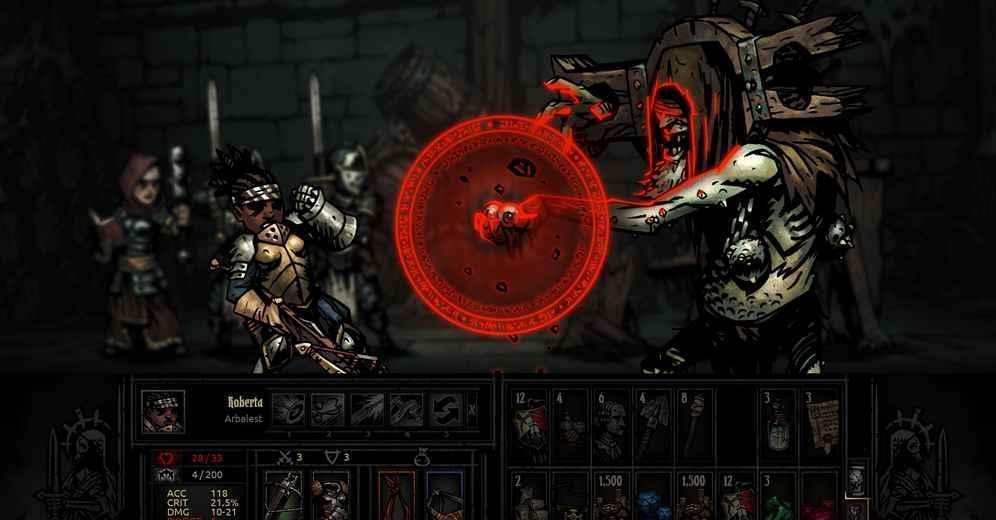Select the red-framed trinket slot

(x=397, y=496)
